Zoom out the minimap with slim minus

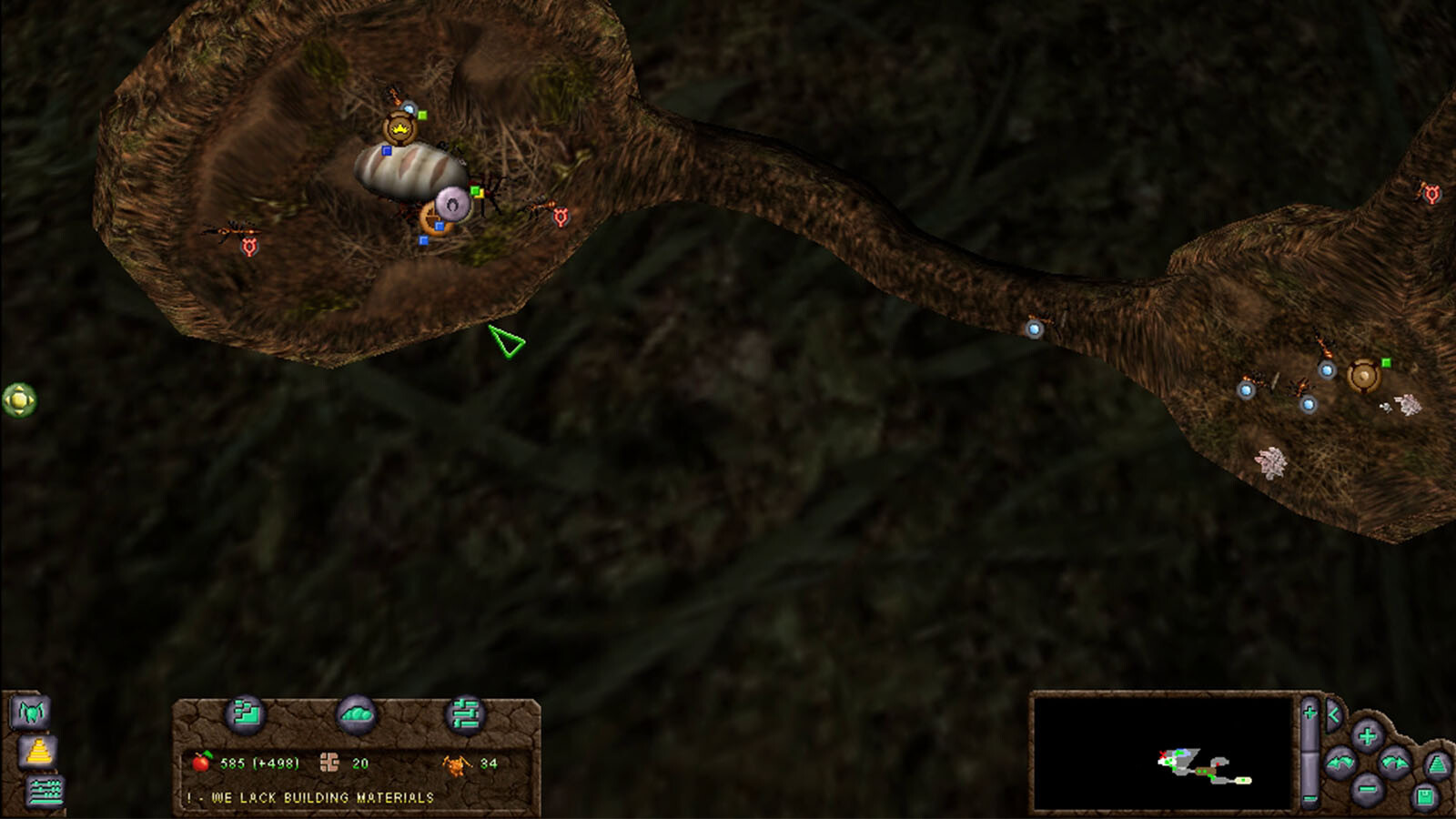1309,798
